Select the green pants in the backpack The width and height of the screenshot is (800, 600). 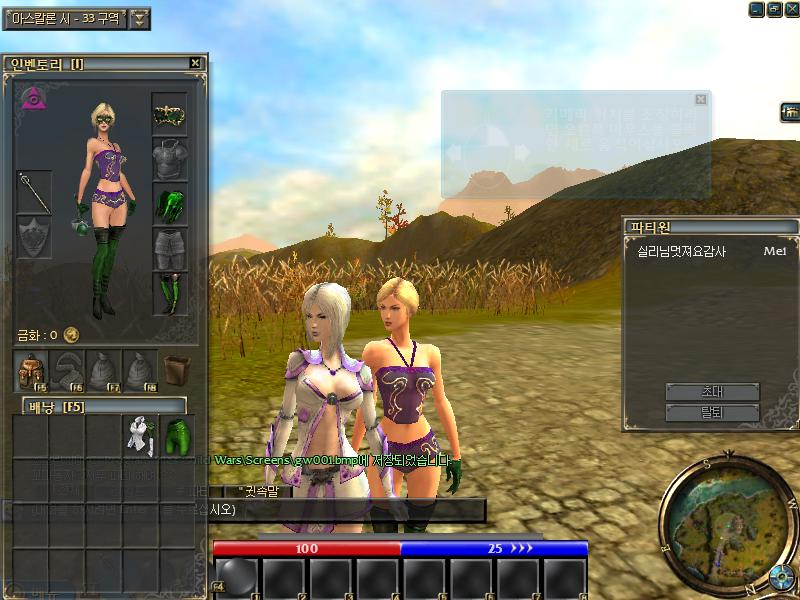tap(176, 435)
